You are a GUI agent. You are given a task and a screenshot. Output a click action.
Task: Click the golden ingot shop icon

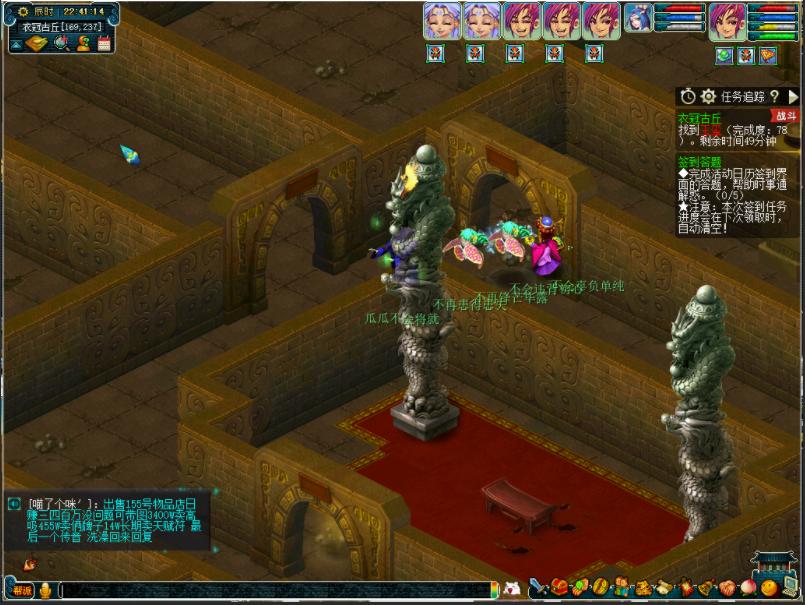click(35, 43)
